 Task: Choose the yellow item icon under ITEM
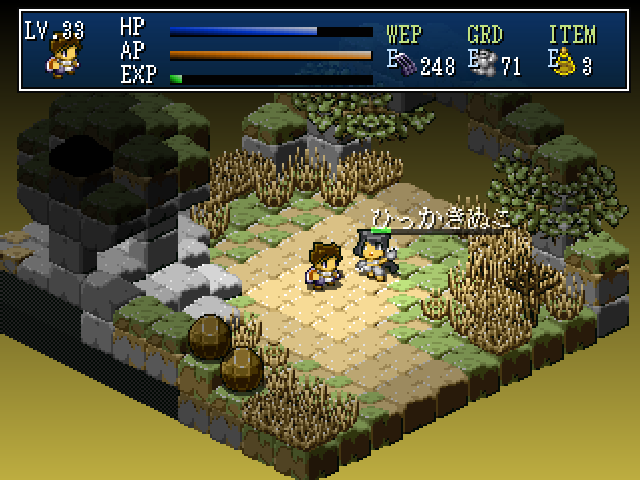[567, 65]
